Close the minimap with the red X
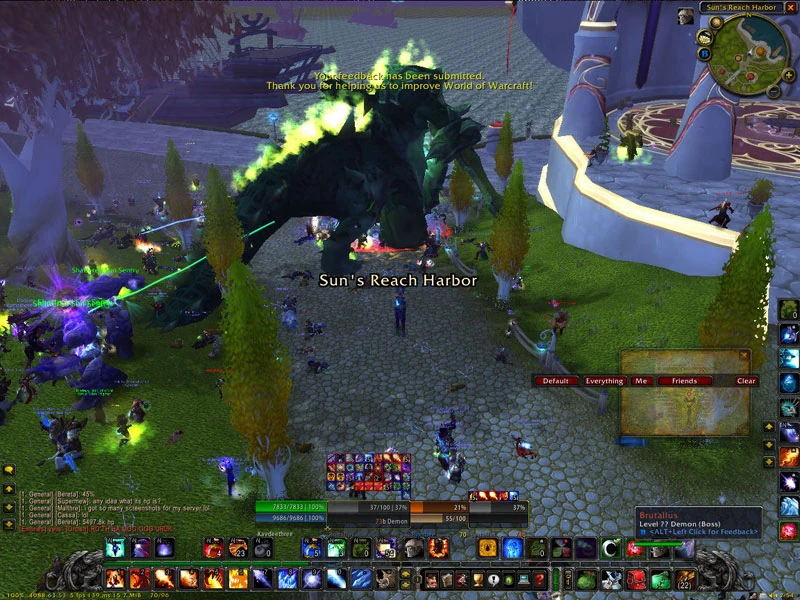The height and width of the screenshot is (600, 800). point(790,7)
